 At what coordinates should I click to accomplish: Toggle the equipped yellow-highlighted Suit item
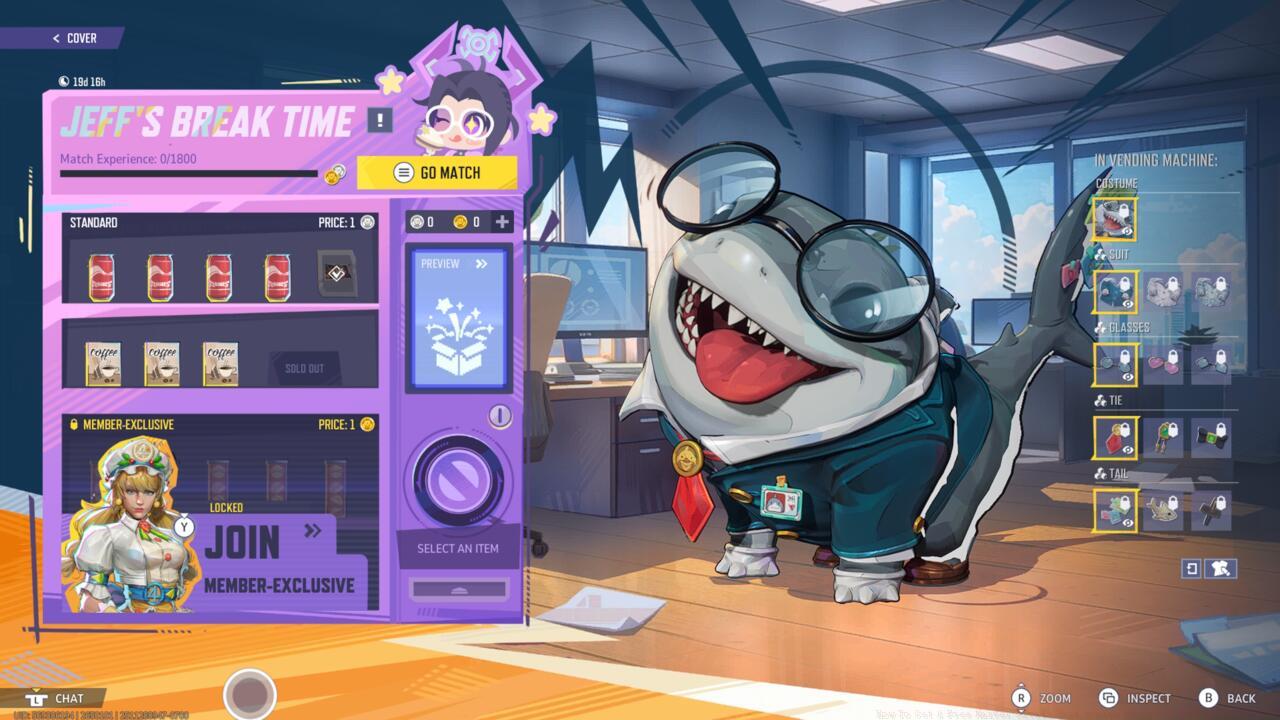point(1114,291)
